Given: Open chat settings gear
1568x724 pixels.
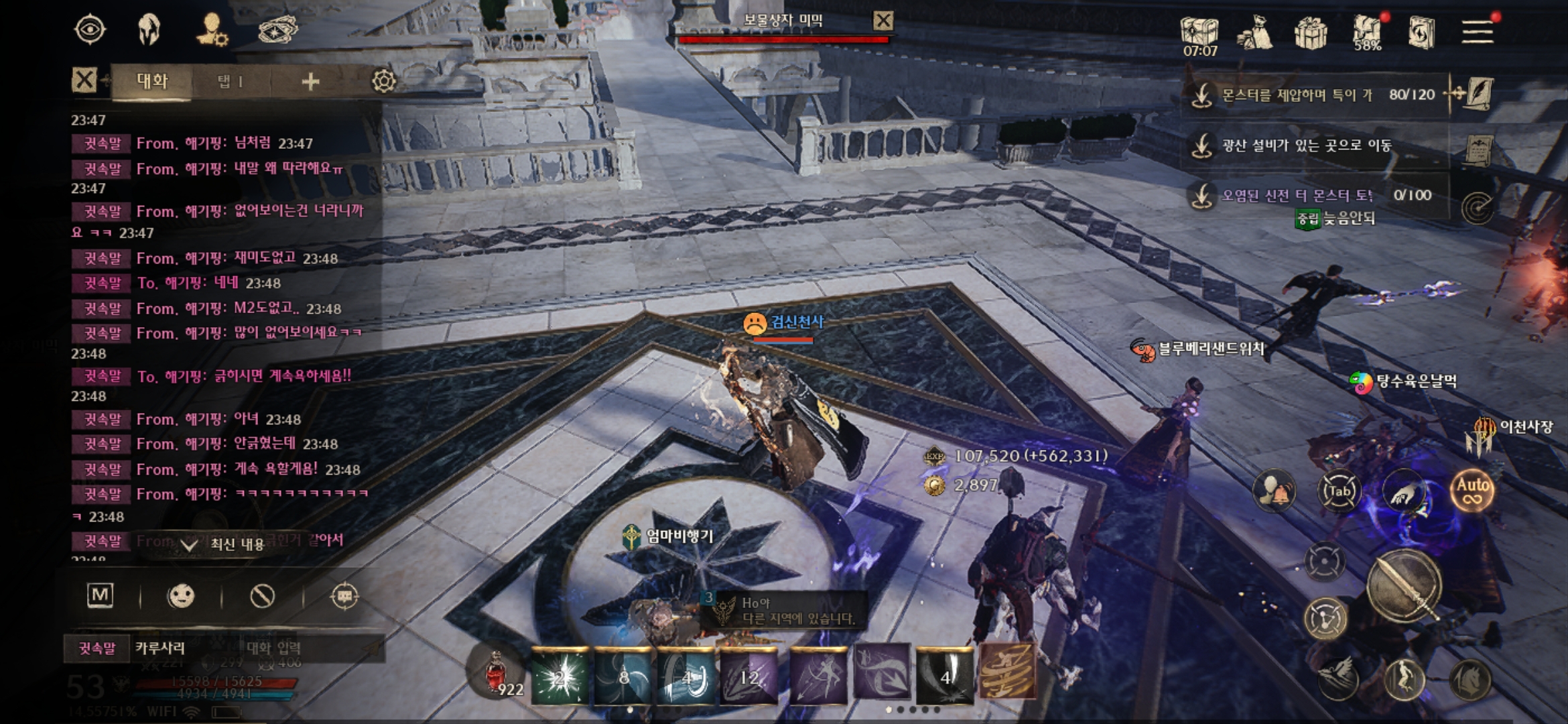Looking at the screenshot, I should [384, 82].
